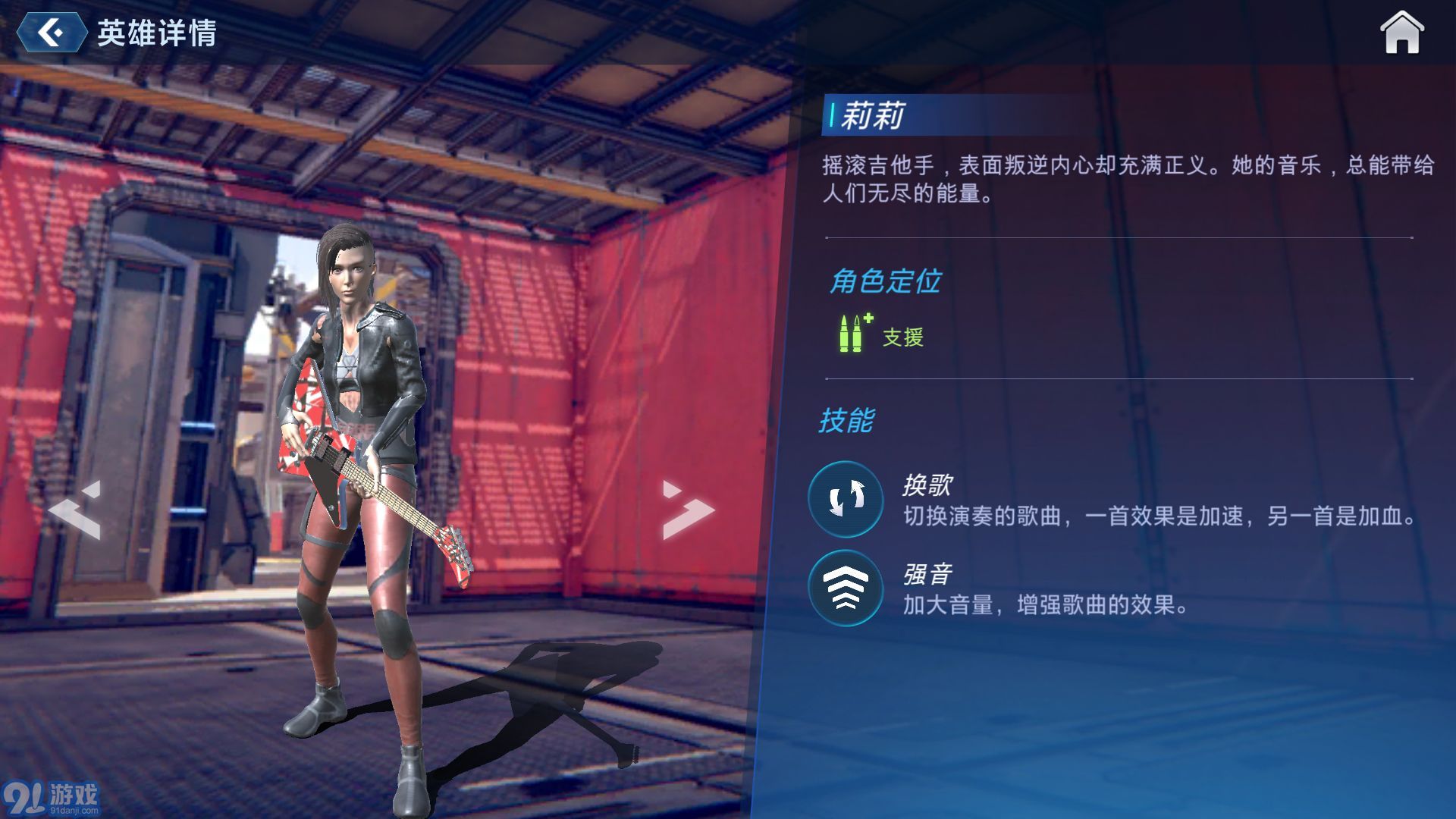1456x819 pixels.
Task: Toggle the 支援 role label
Action: [x=902, y=337]
